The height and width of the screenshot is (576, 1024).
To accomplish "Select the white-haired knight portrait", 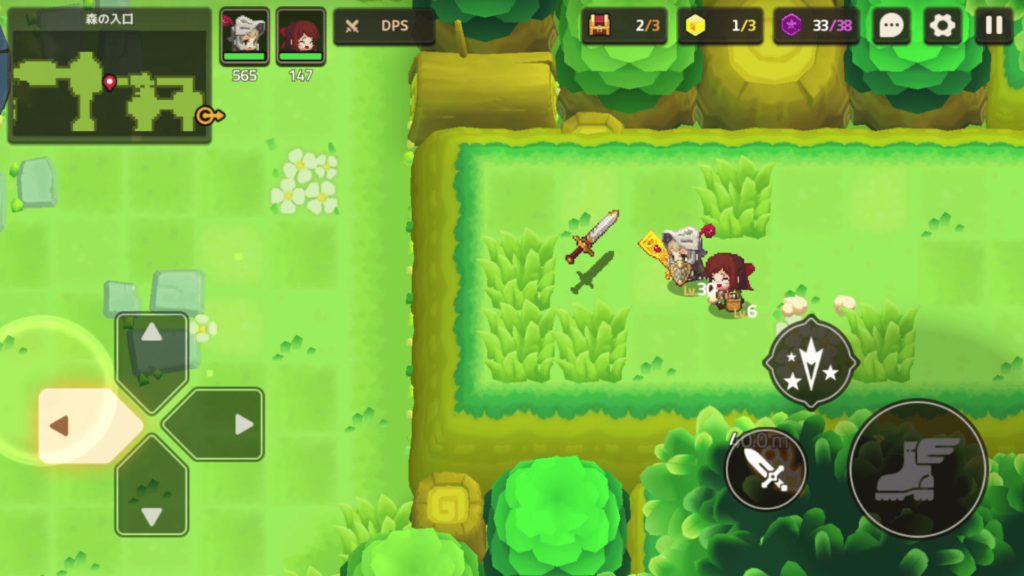I will [x=245, y=36].
